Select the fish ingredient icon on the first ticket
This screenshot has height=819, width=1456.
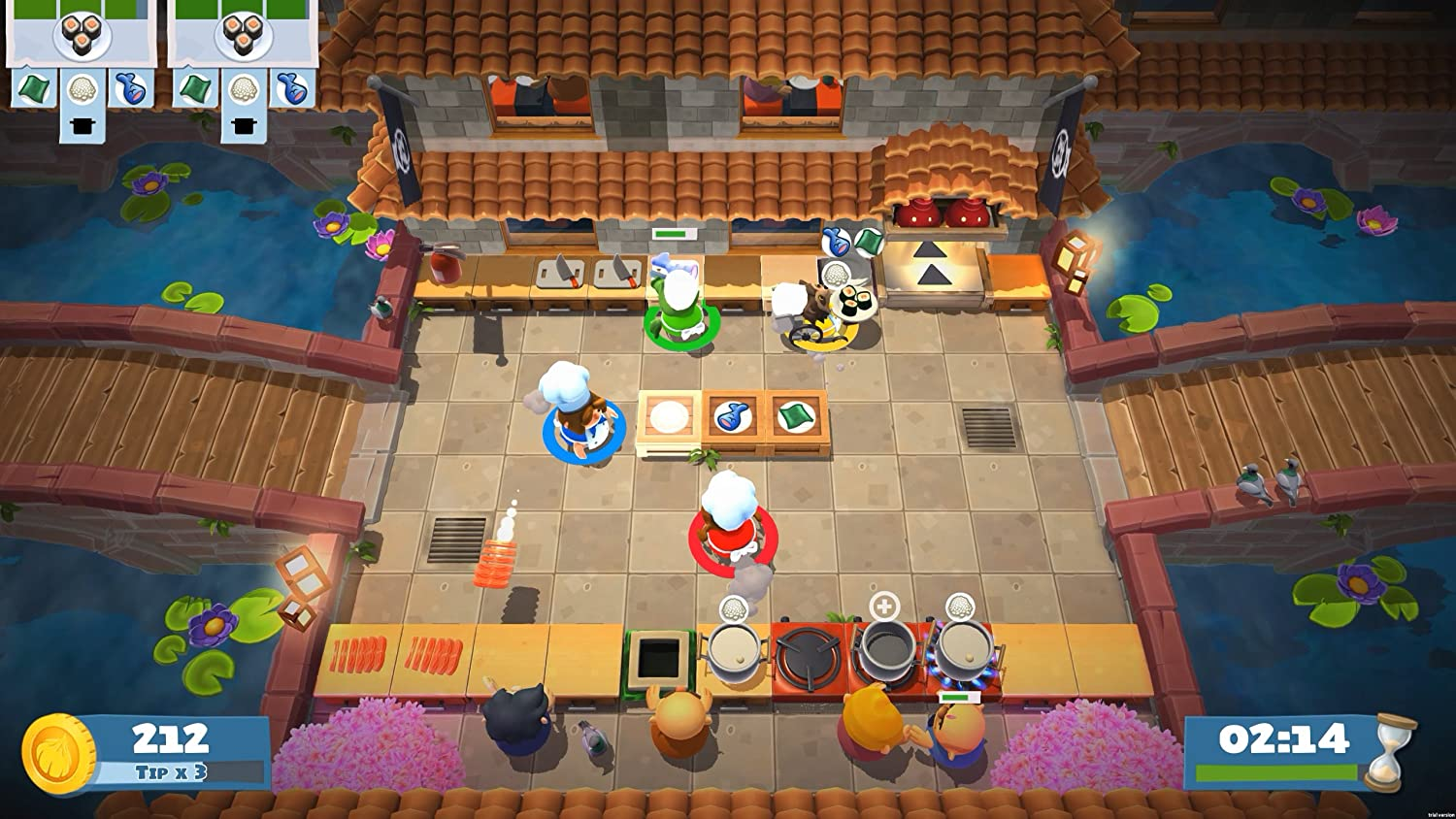coord(131,89)
